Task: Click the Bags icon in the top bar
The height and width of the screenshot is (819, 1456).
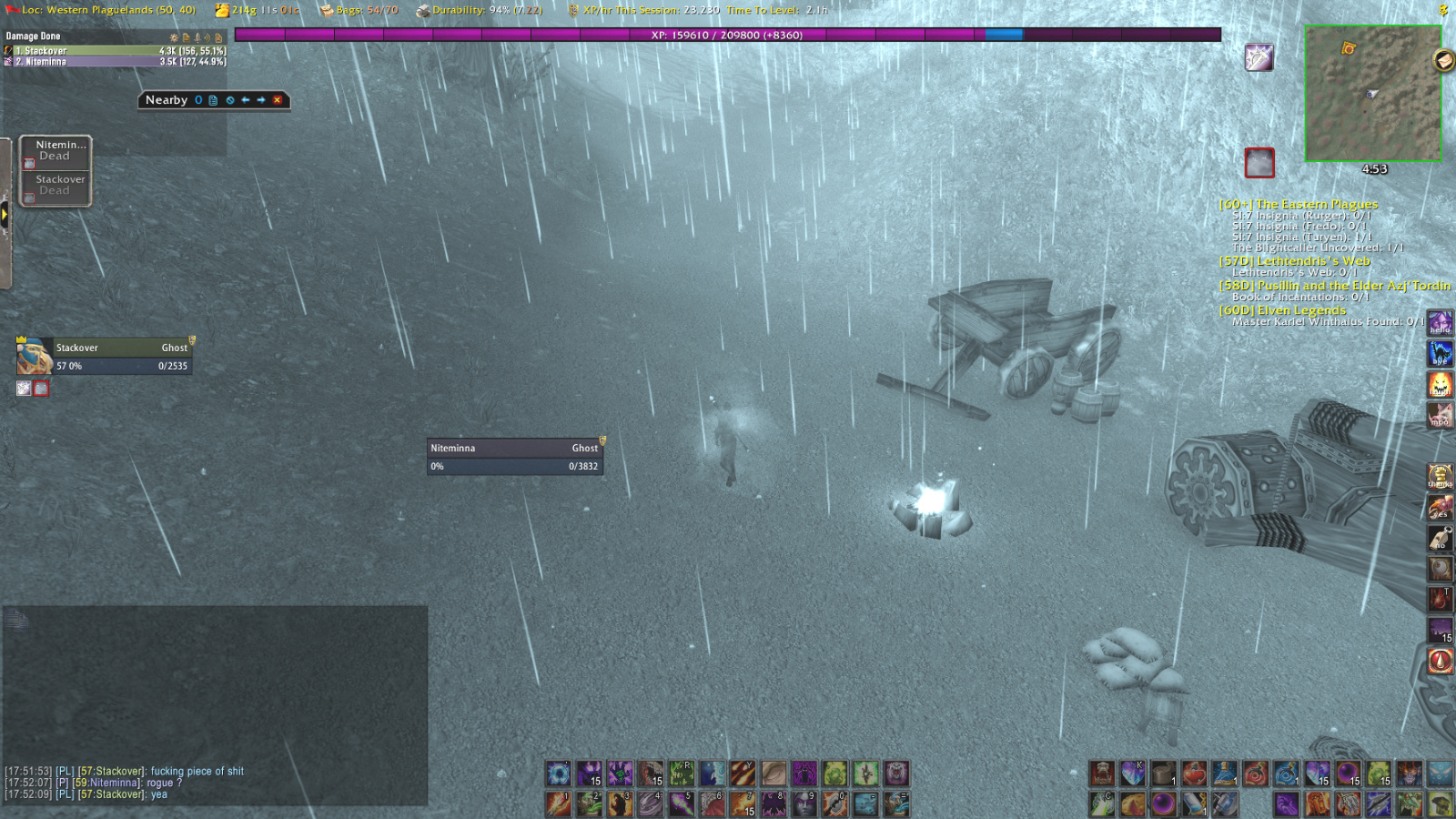Action: tap(326, 11)
